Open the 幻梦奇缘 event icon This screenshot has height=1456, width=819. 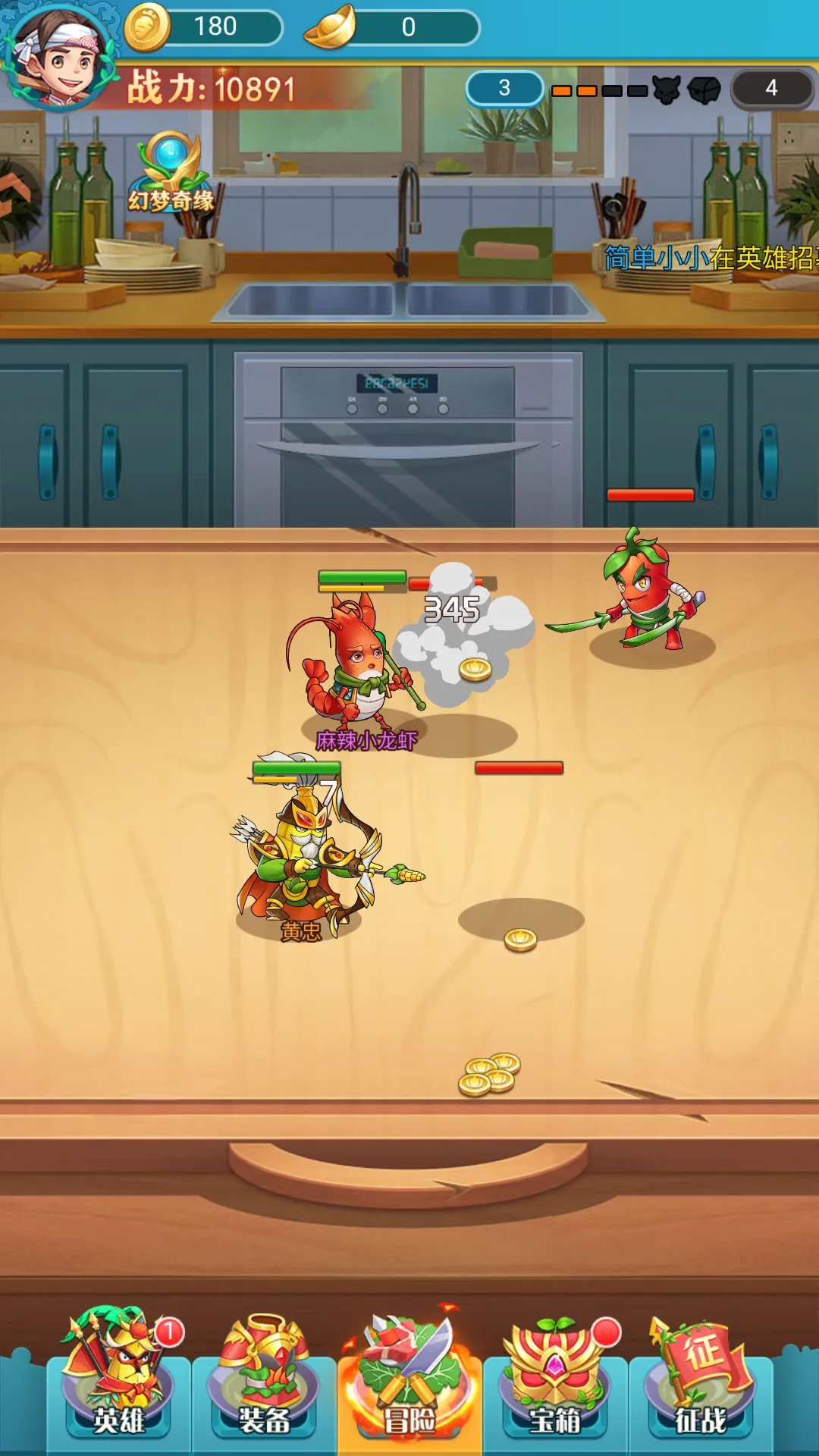[171, 174]
